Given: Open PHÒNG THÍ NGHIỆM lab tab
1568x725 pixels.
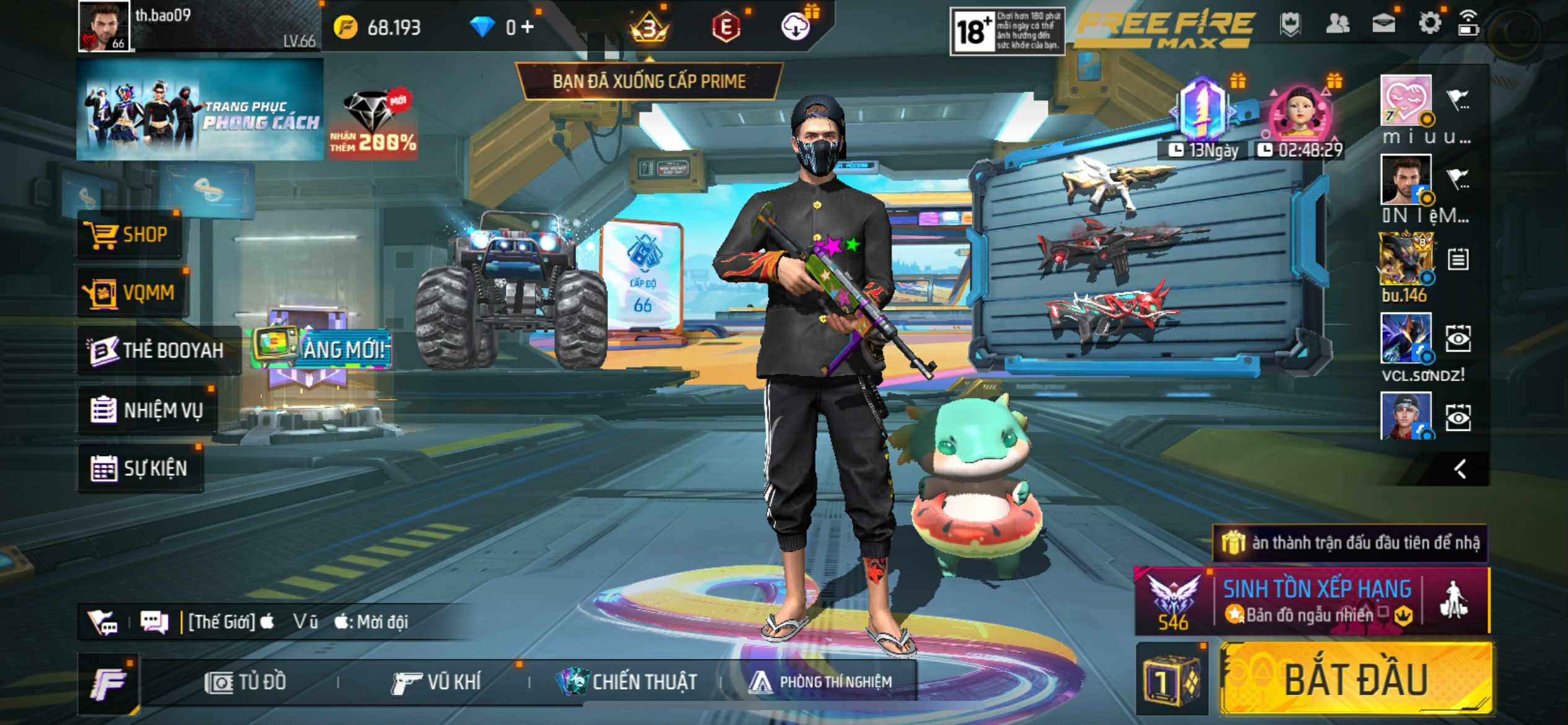Looking at the screenshot, I should pyautogui.click(x=820, y=682).
